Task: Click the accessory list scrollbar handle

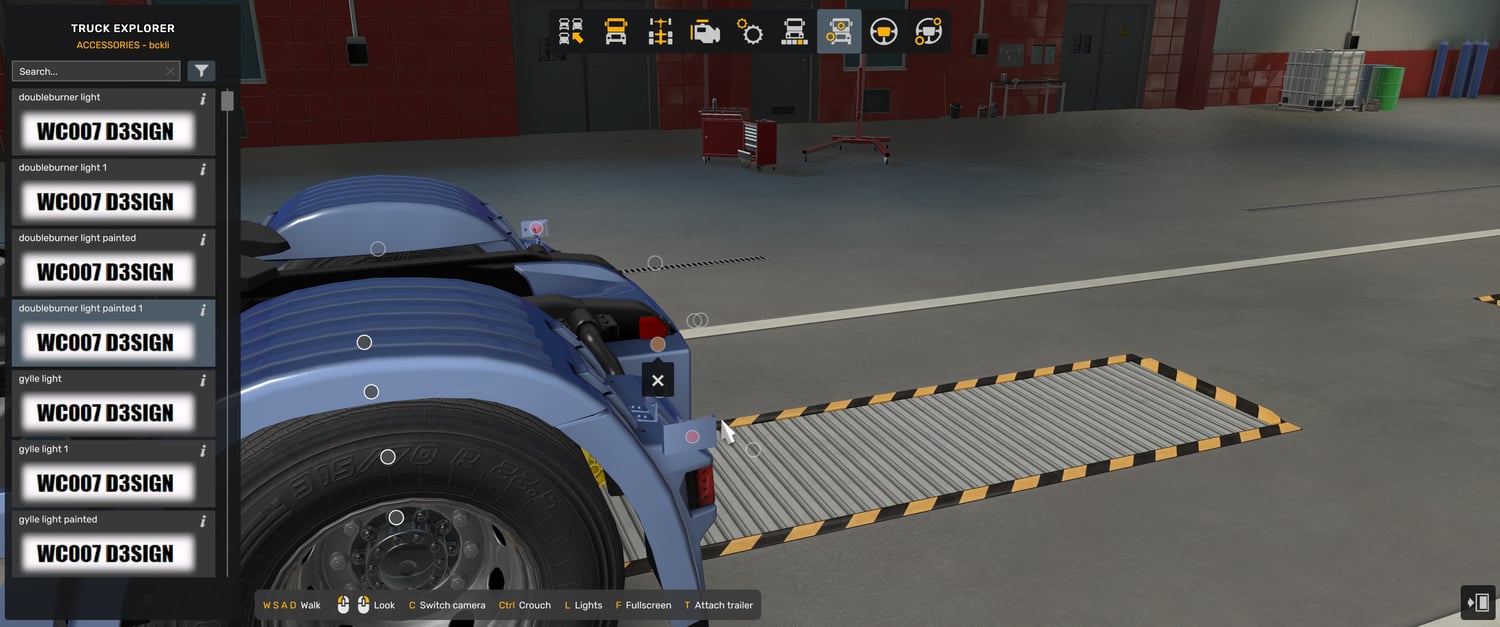Action: click(227, 101)
